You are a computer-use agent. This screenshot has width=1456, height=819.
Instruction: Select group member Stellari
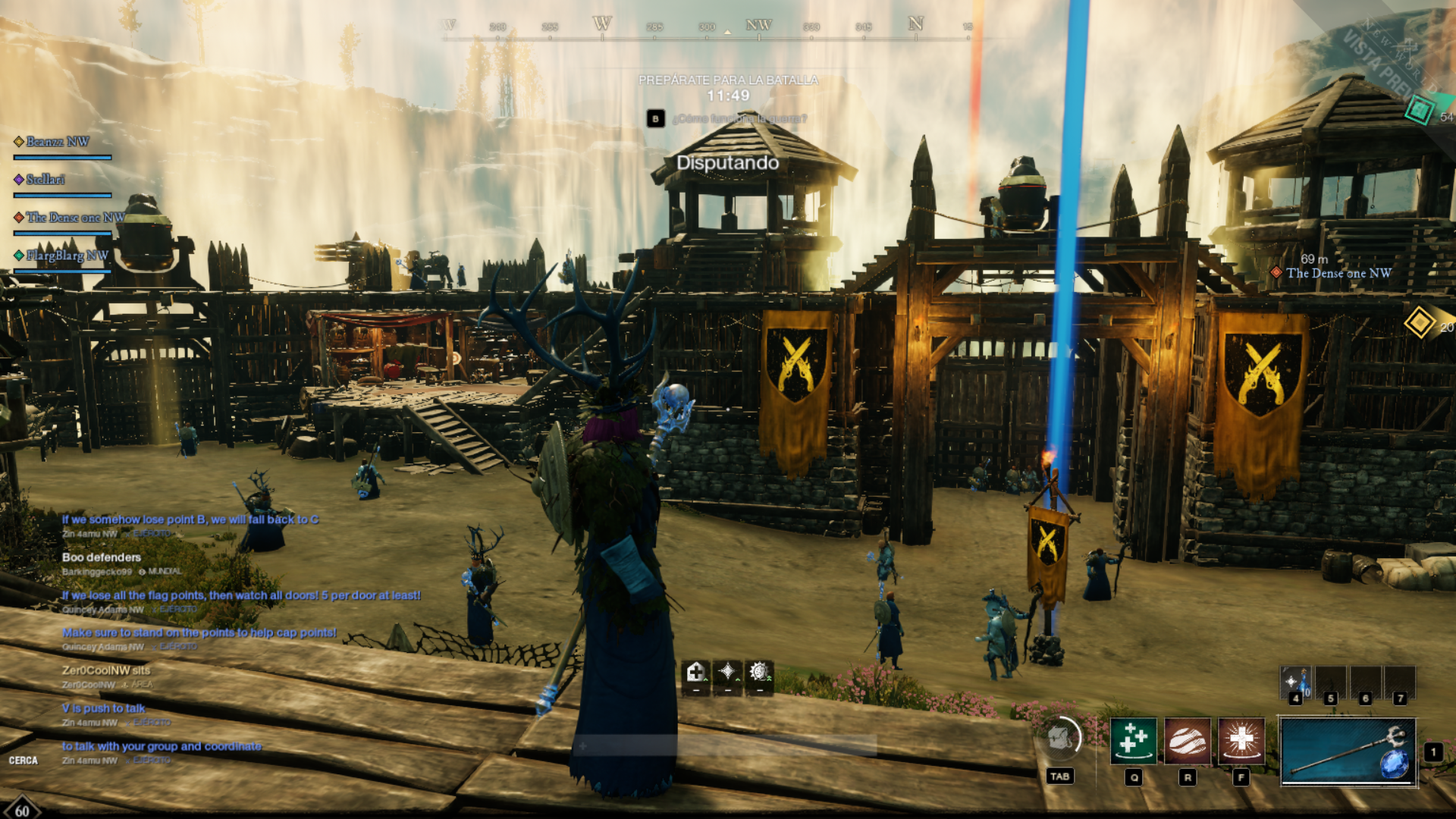45,180
